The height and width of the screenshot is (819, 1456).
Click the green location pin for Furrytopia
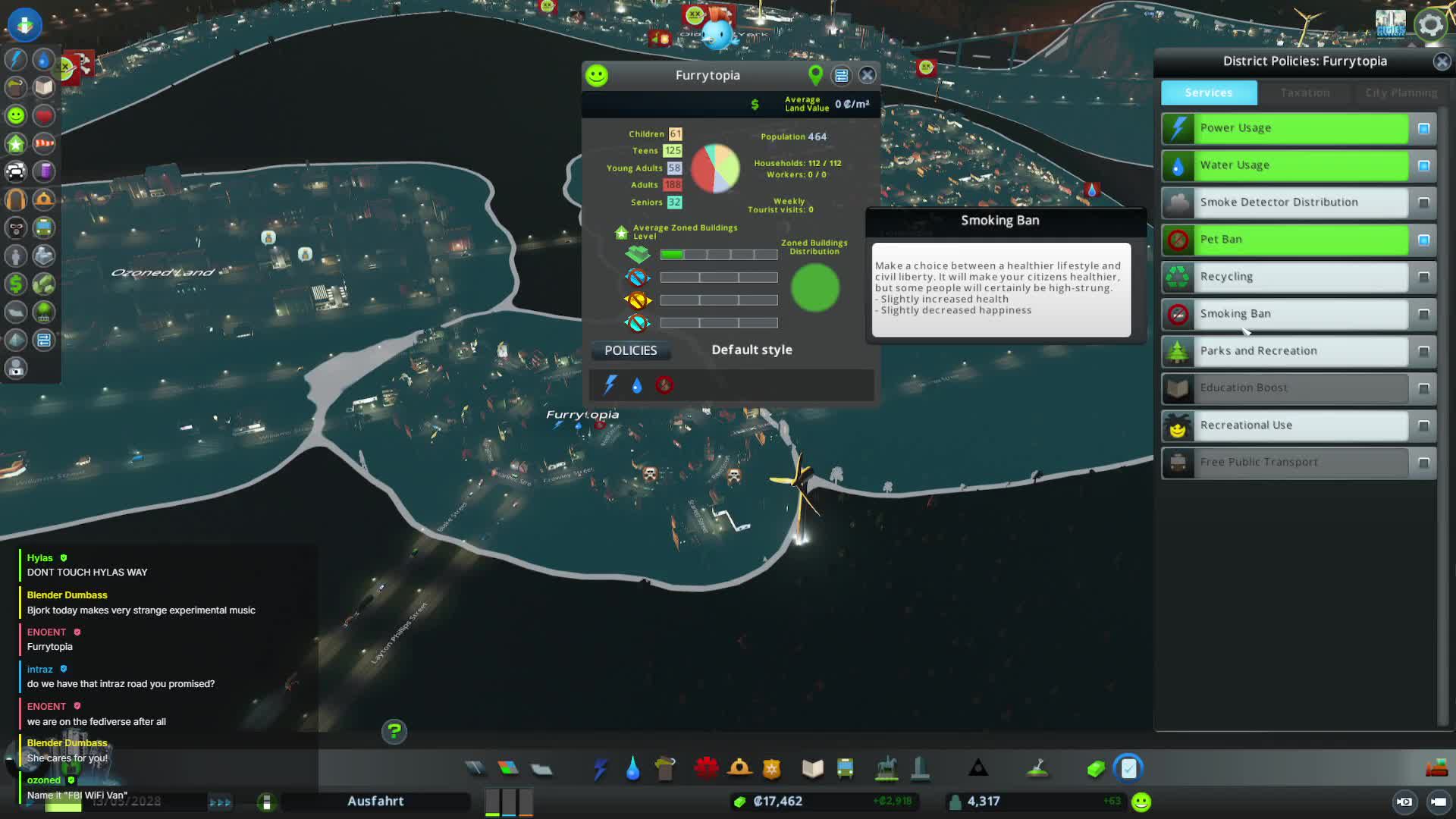(815, 75)
